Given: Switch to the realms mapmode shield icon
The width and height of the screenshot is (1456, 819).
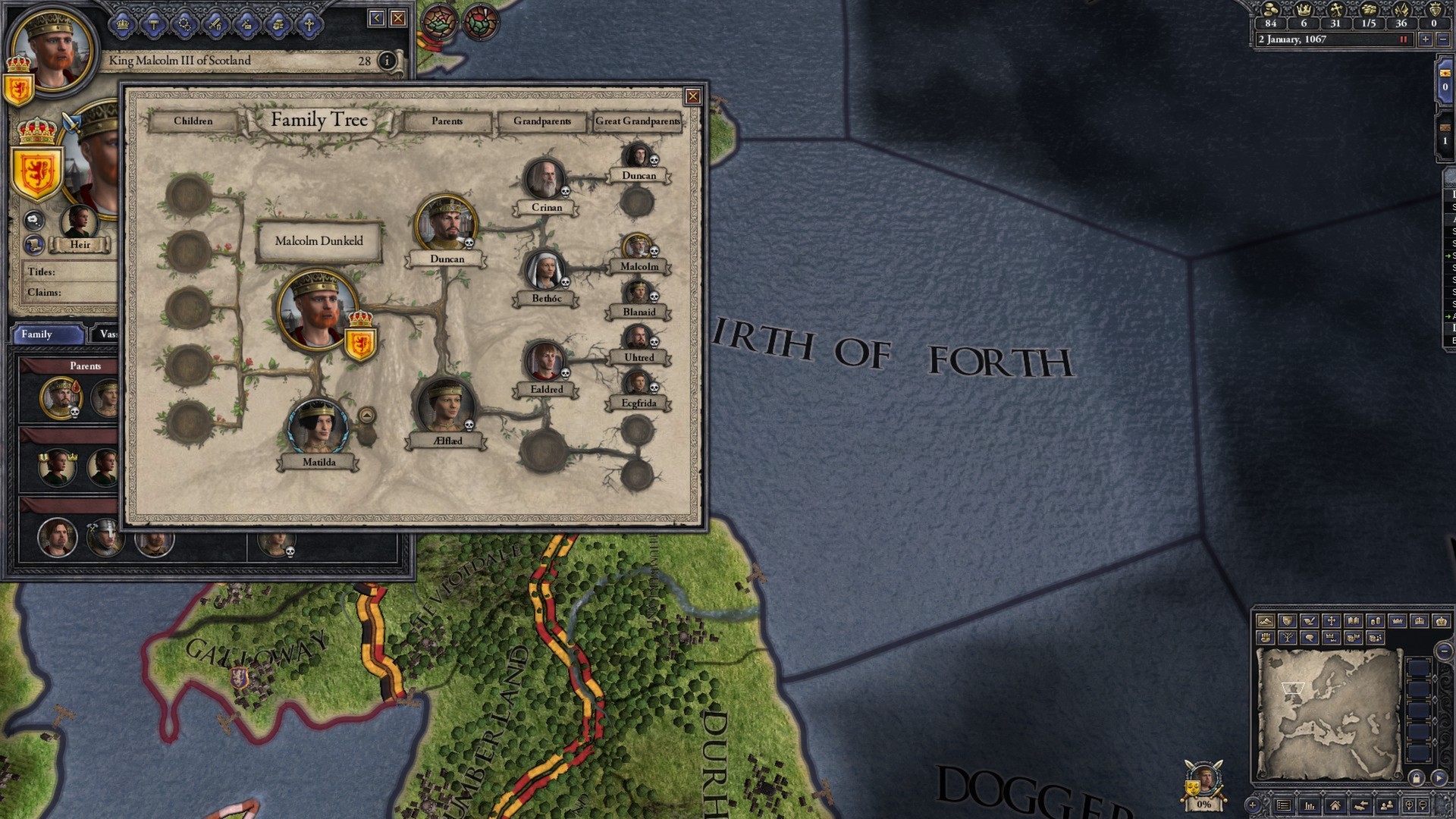Looking at the screenshot, I should pyautogui.click(x=1287, y=622).
